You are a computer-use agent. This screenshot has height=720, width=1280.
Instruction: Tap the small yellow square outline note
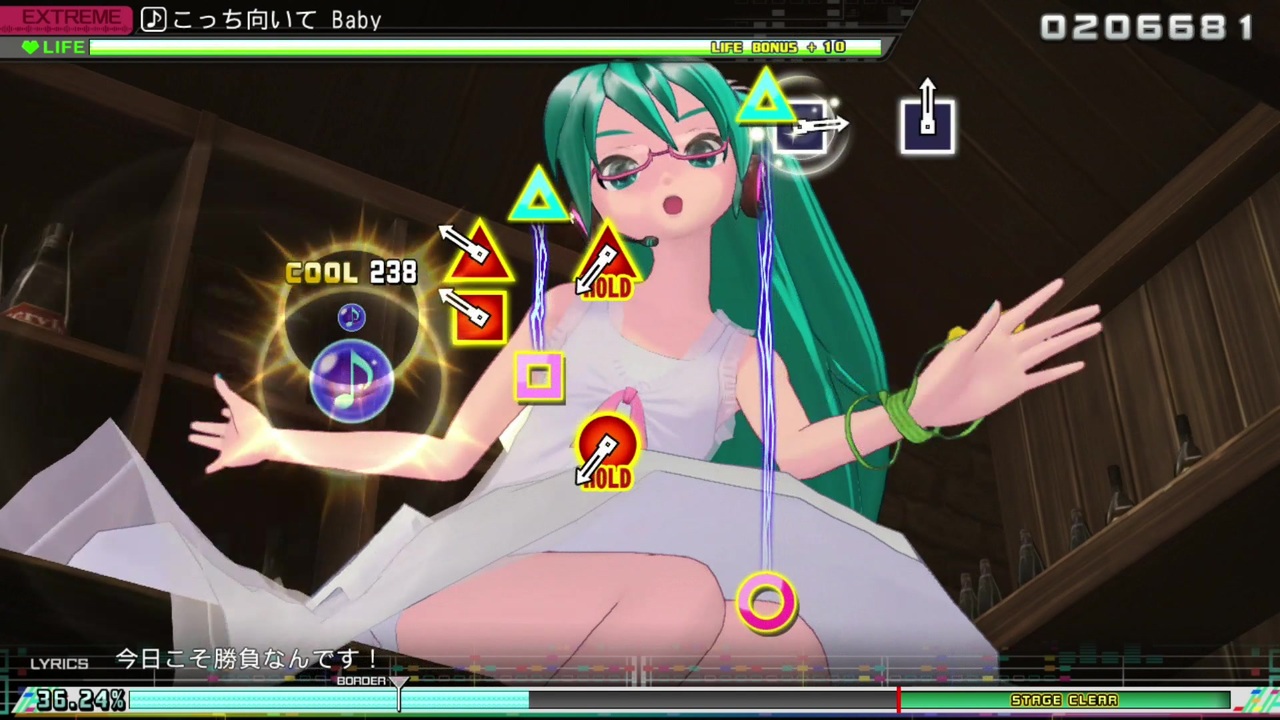[x=538, y=377]
